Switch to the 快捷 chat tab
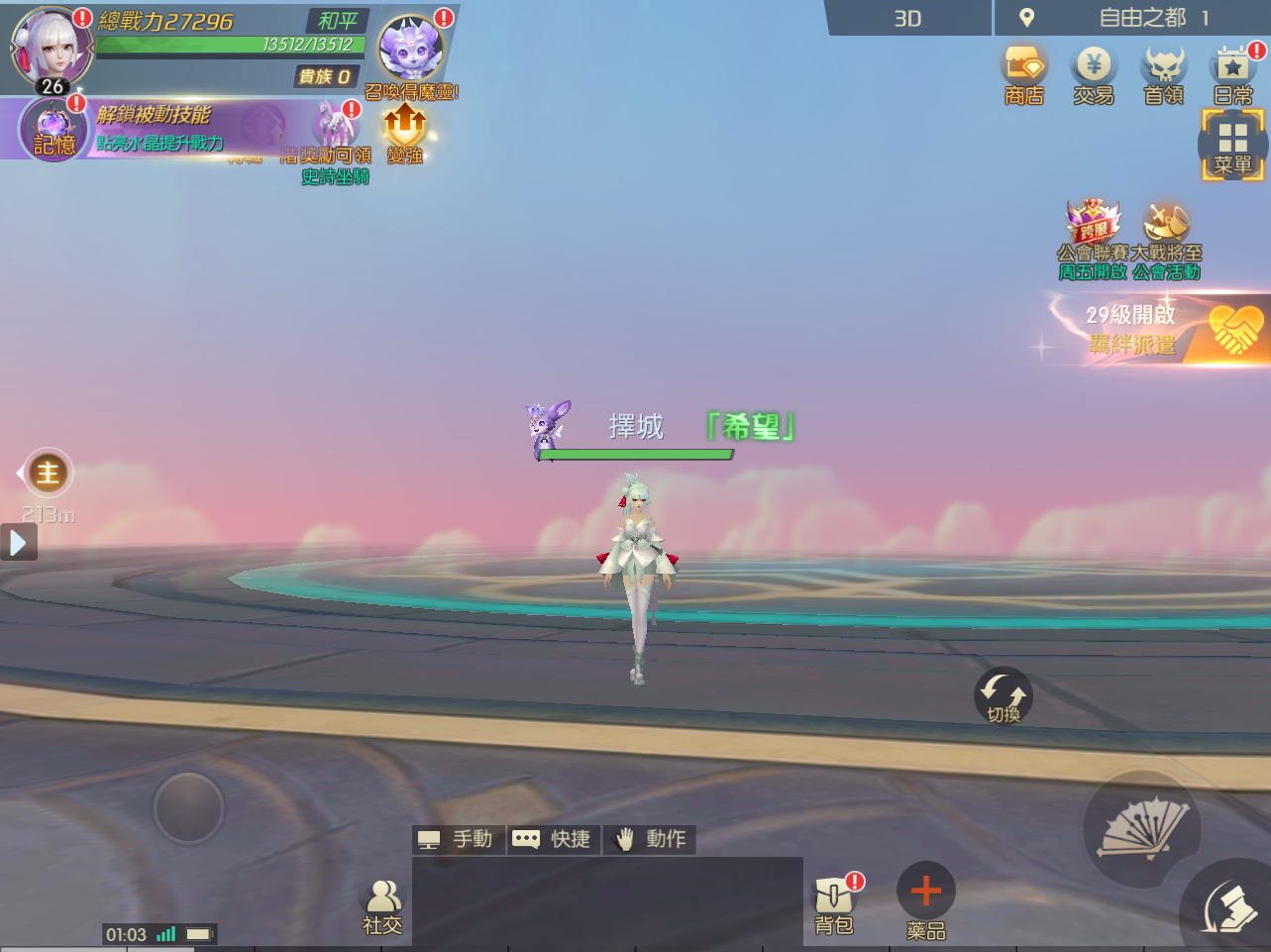 tap(553, 839)
